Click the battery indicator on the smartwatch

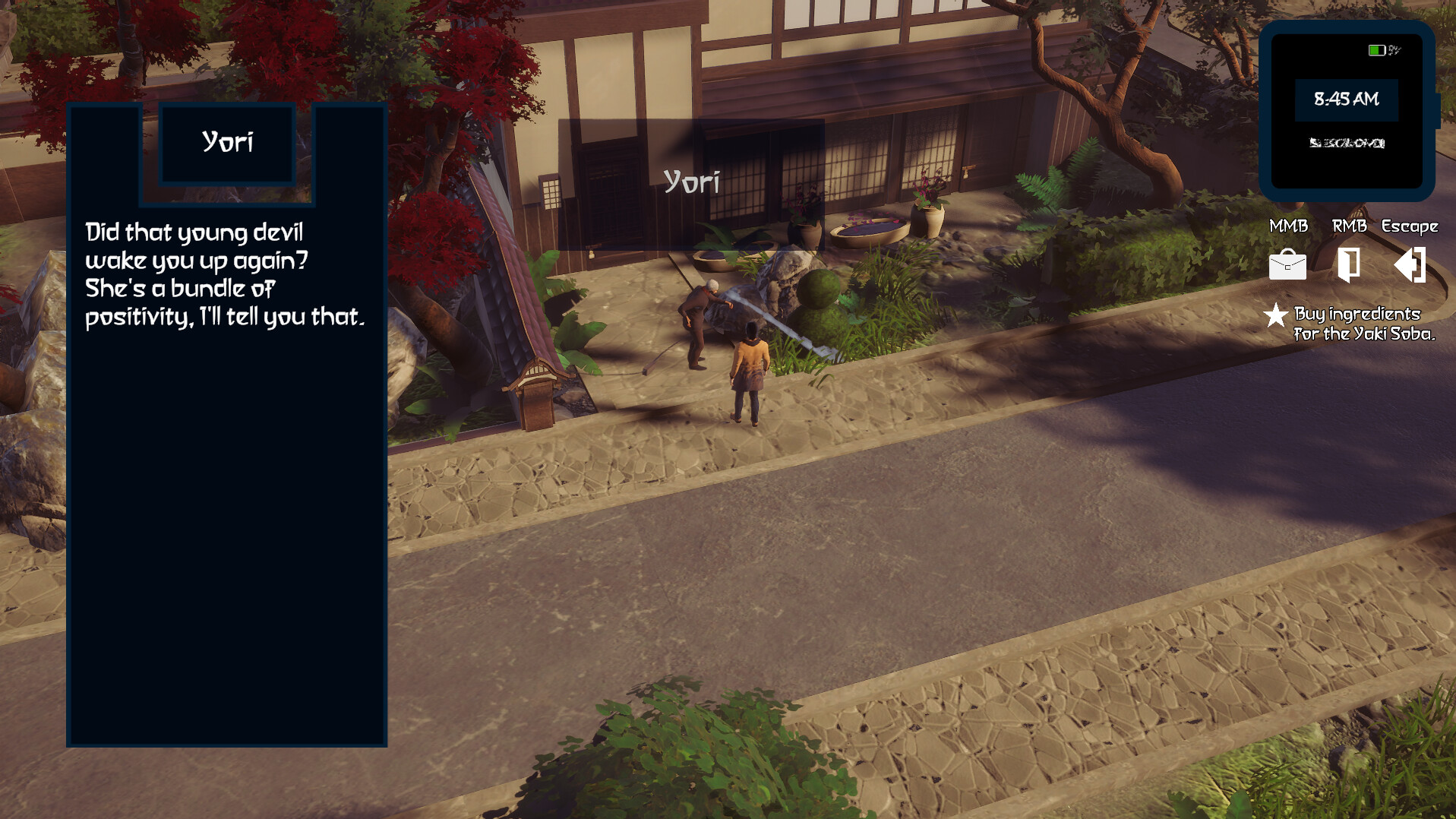tap(1377, 50)
